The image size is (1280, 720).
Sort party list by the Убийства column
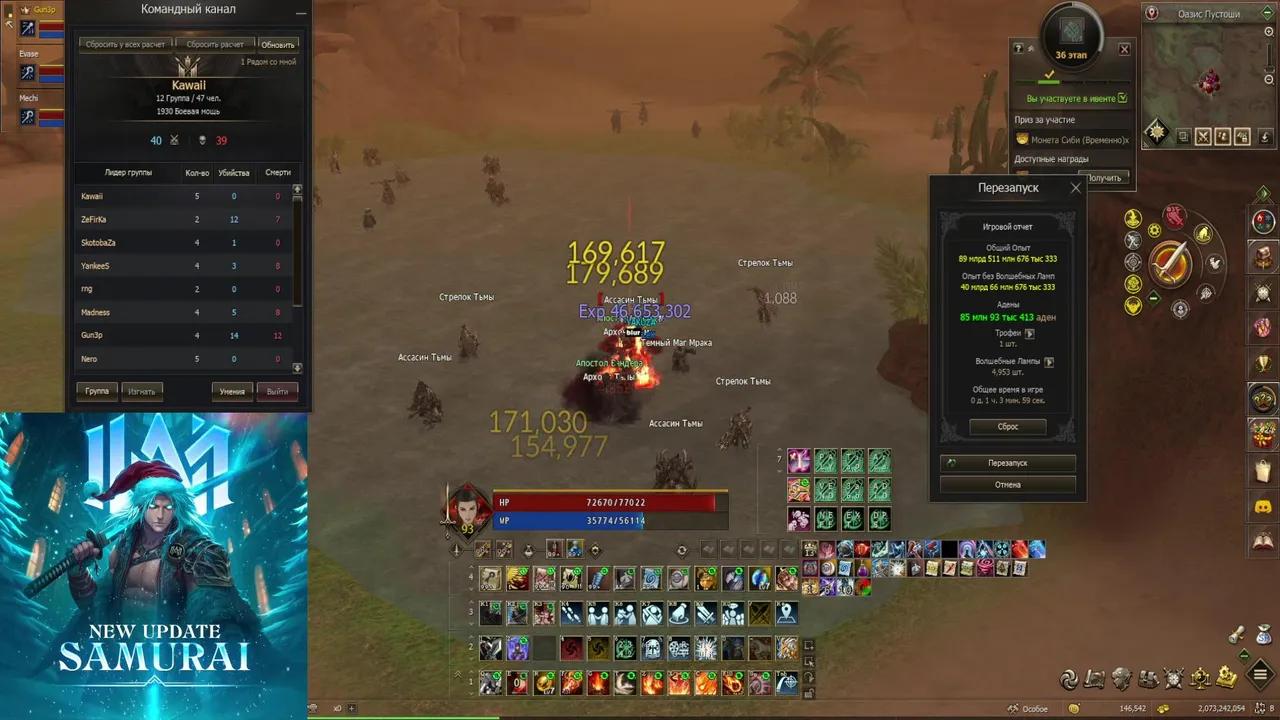pos(234,172)
